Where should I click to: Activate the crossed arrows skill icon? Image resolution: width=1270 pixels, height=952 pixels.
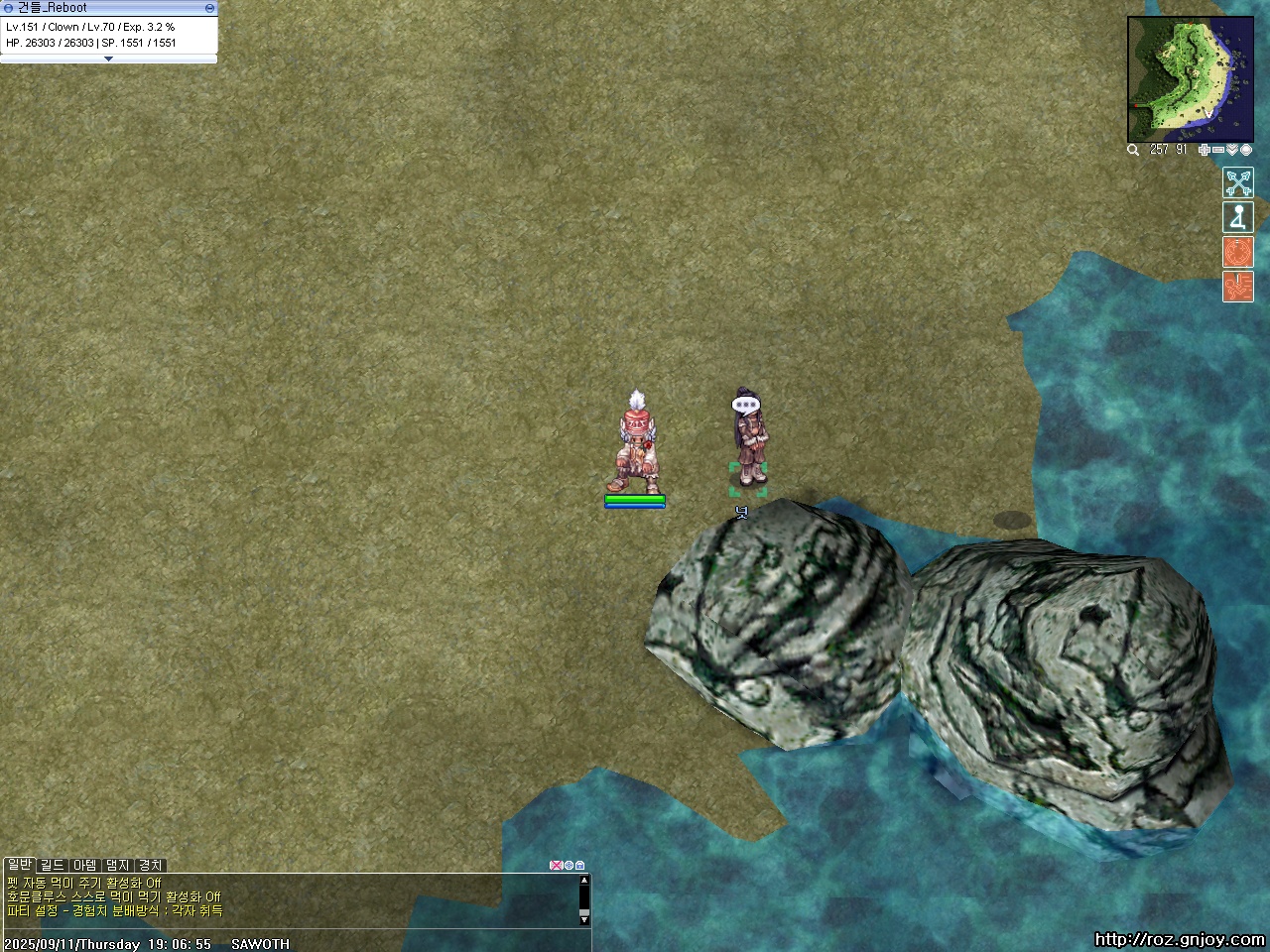click(1238, 182)
